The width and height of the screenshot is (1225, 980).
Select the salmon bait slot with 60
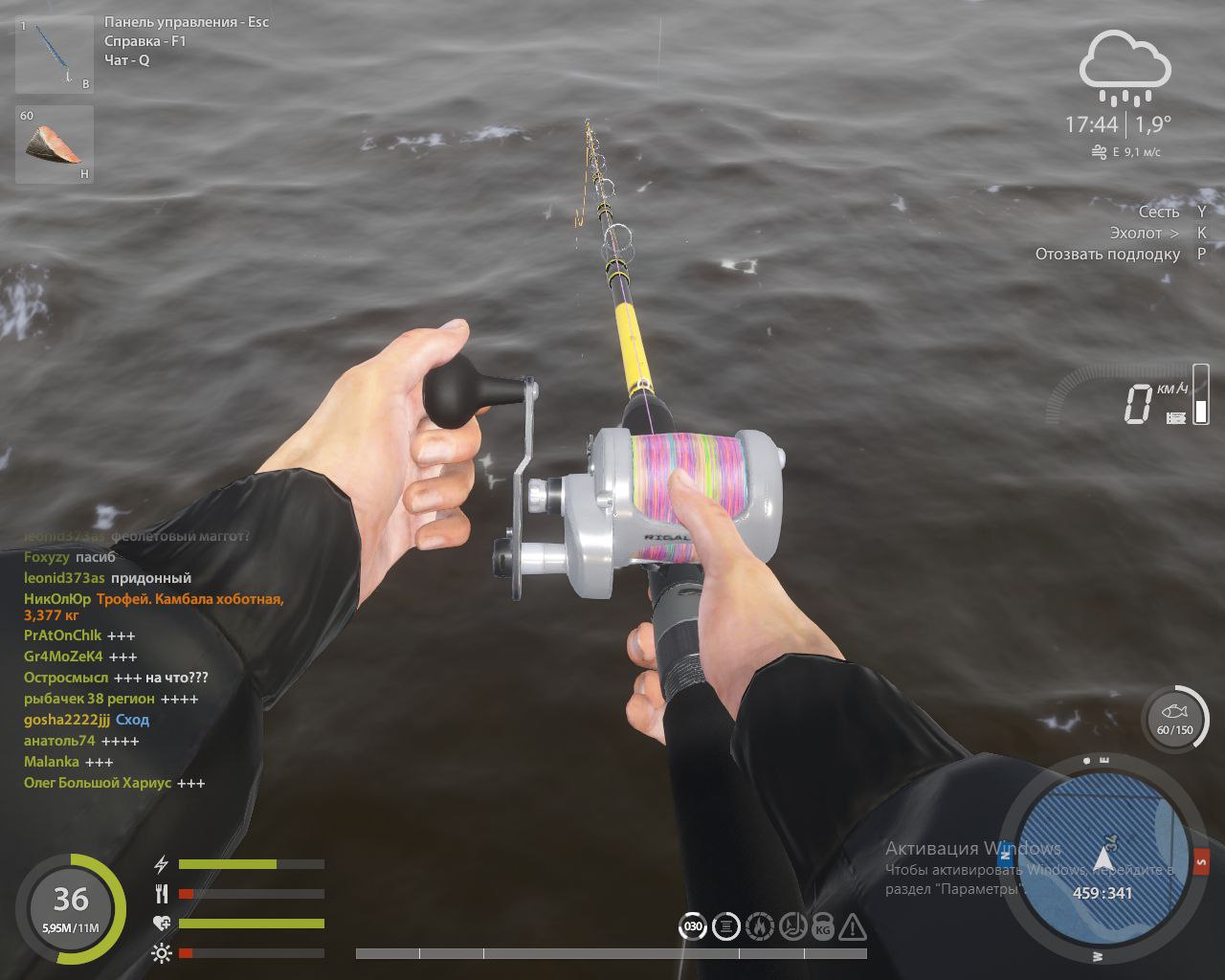click(x=55, y=144)
